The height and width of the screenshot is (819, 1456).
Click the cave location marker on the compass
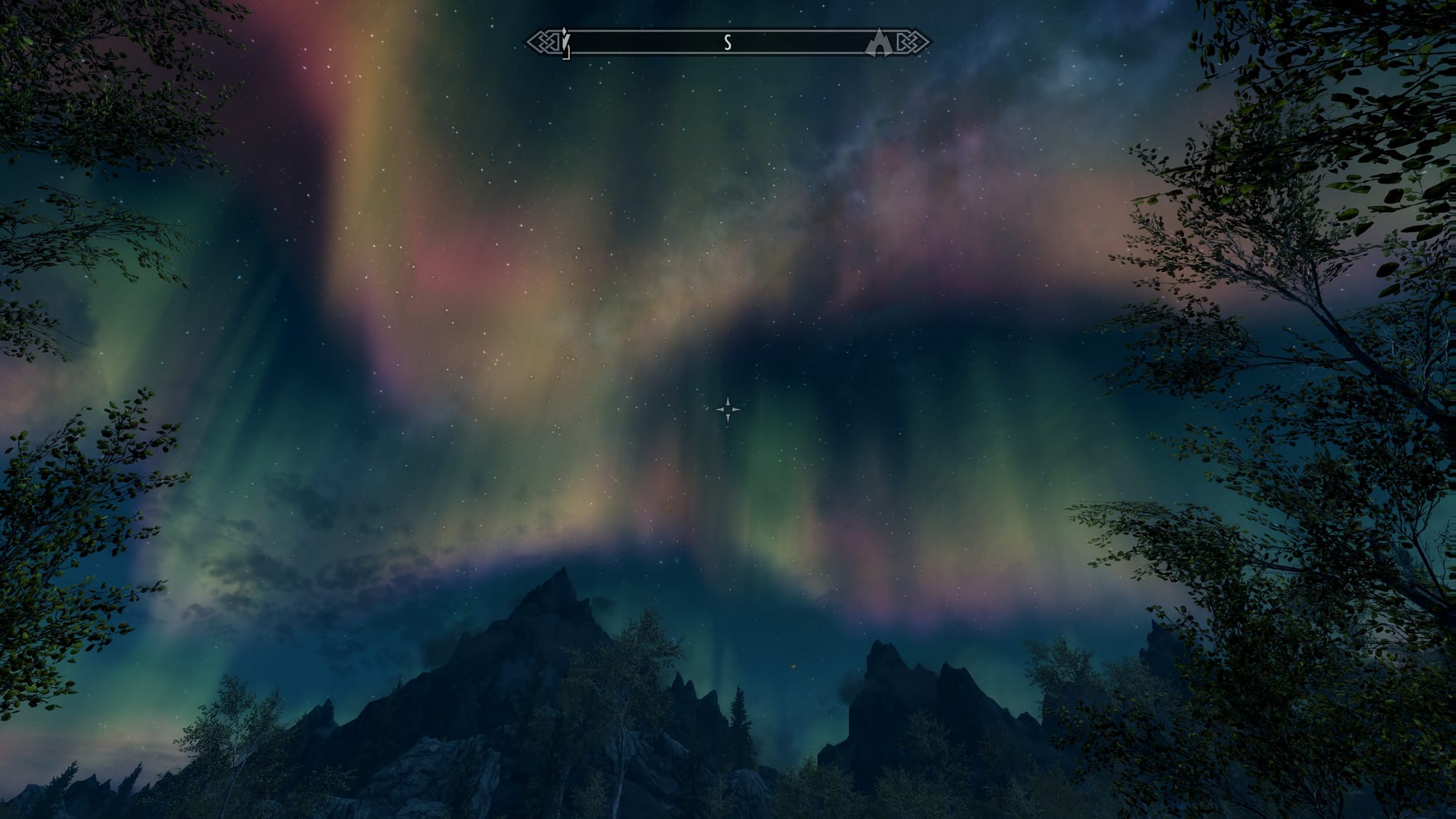coord(879,42)
